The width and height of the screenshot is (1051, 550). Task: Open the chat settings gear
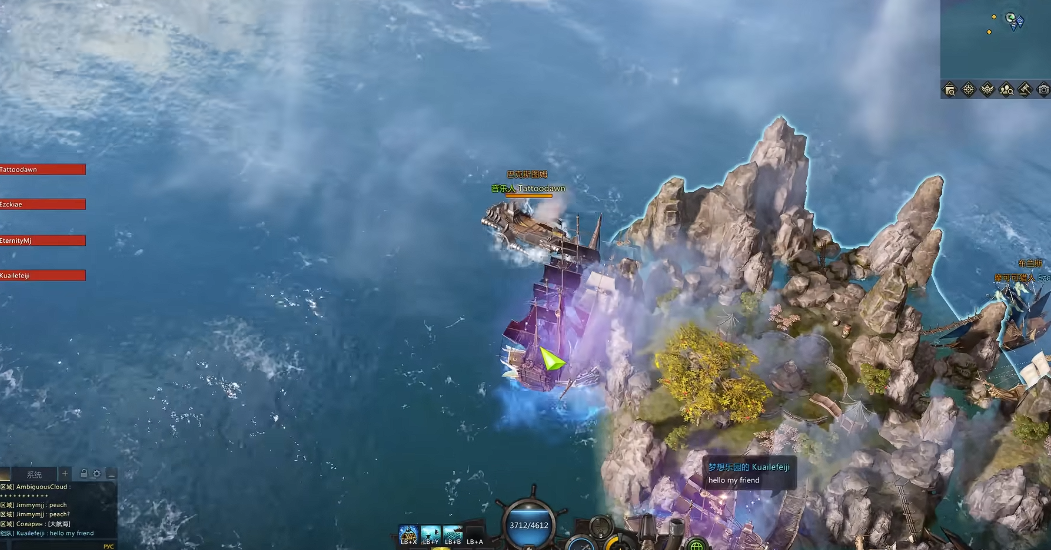97,473
